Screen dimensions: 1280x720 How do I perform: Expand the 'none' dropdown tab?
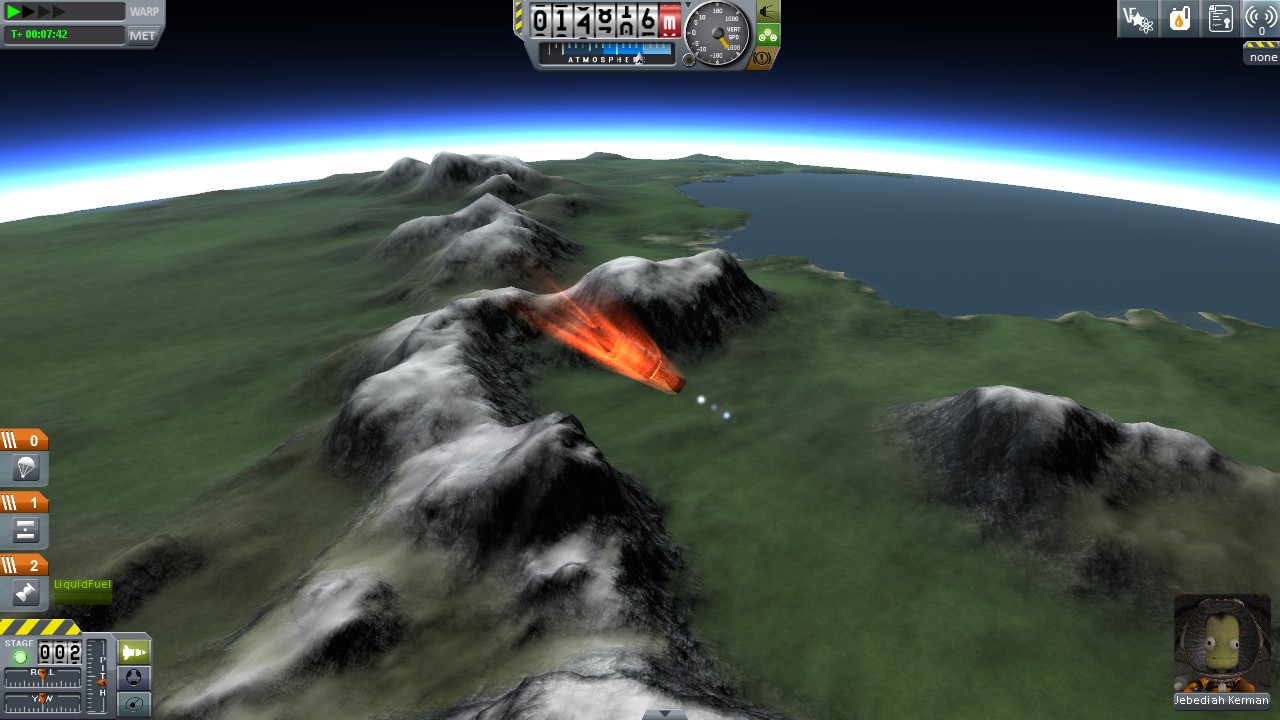(1262, 54)
